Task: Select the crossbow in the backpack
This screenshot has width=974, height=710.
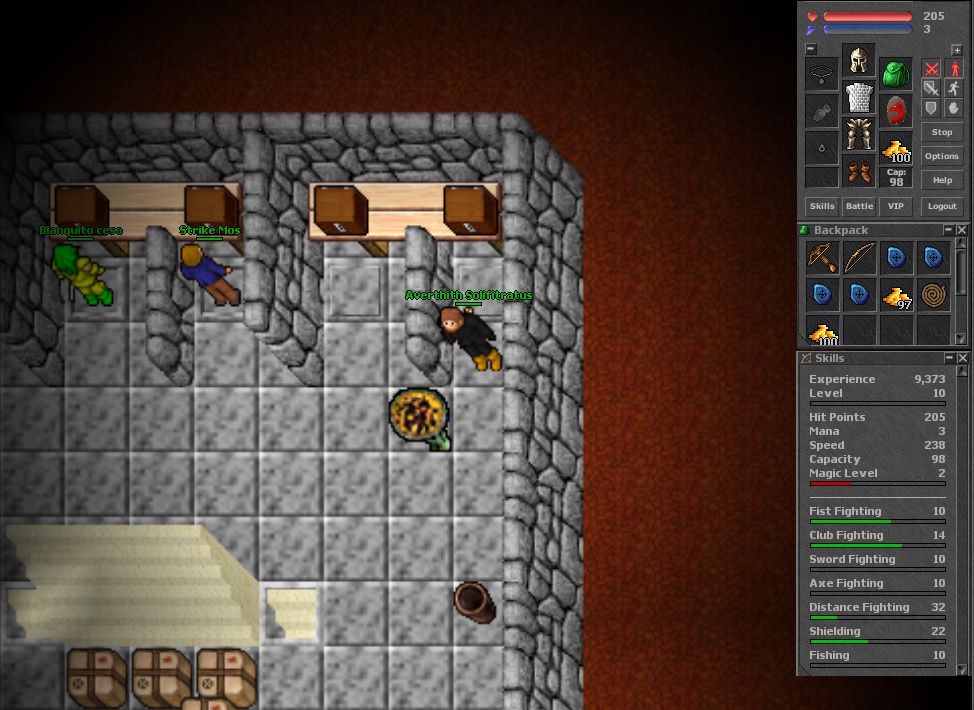Action: point(822,258)
